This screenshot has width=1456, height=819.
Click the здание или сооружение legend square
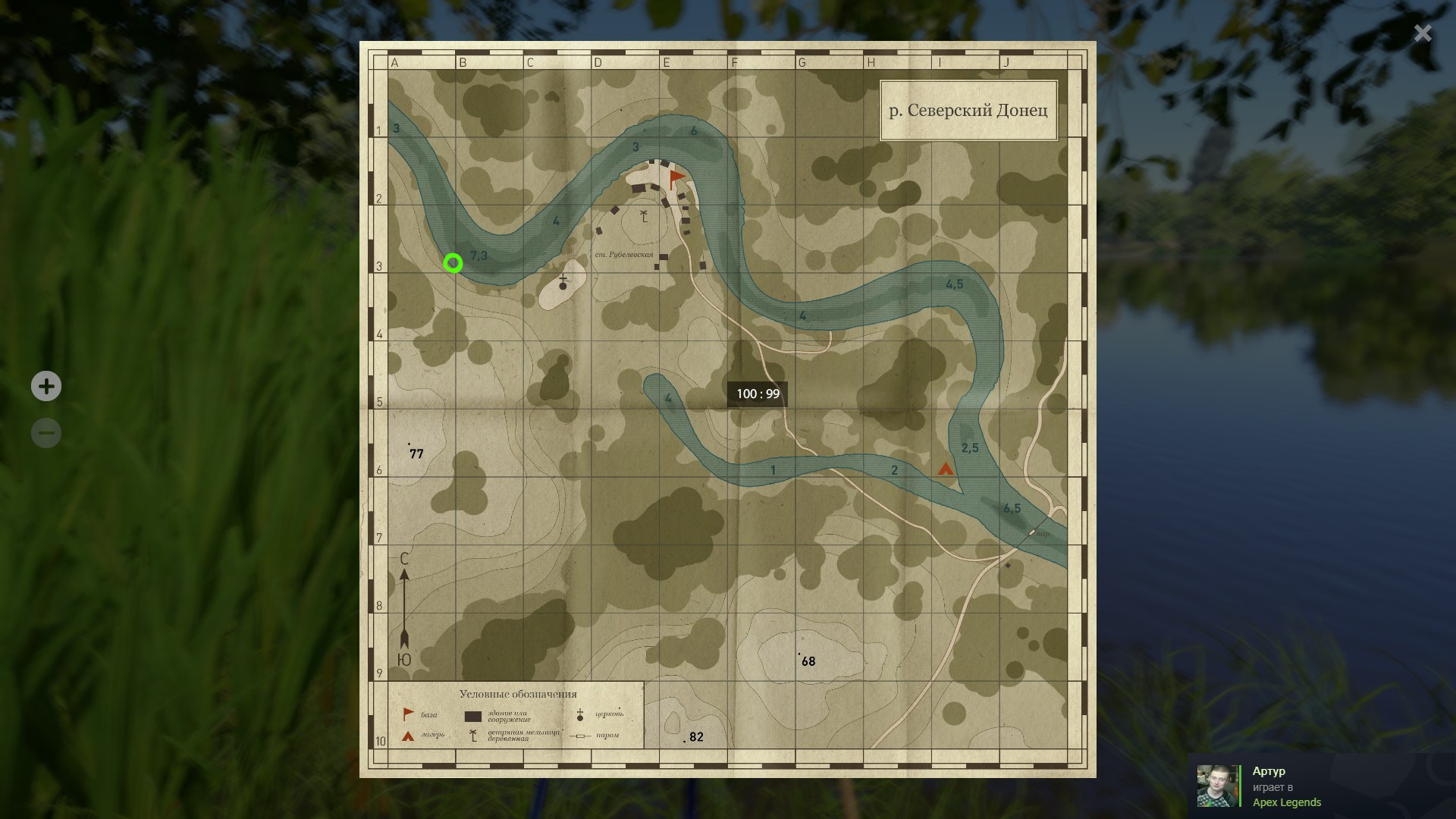473,715
